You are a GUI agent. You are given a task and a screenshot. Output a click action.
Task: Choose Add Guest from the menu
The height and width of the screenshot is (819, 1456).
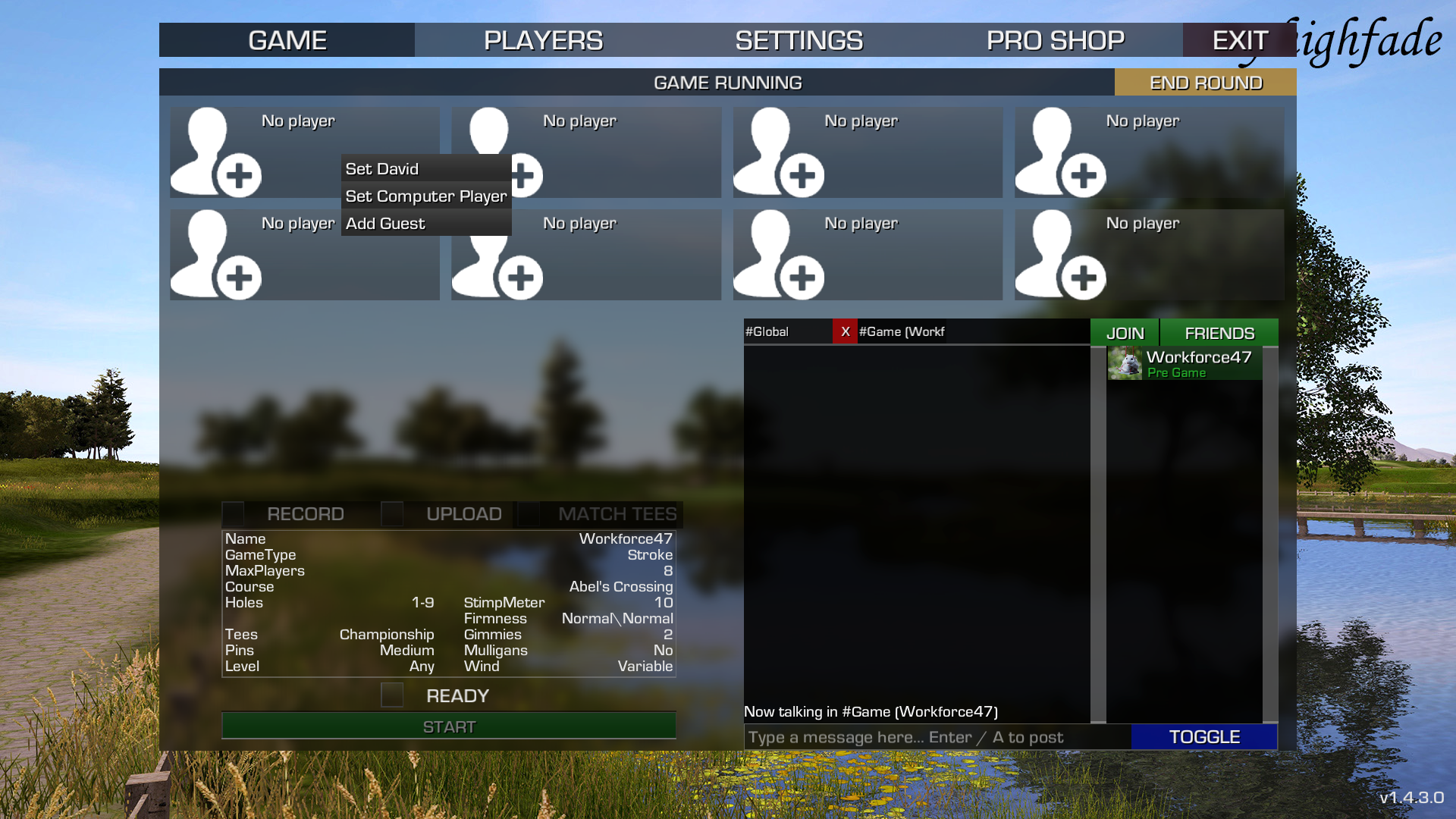pos(385,224)
